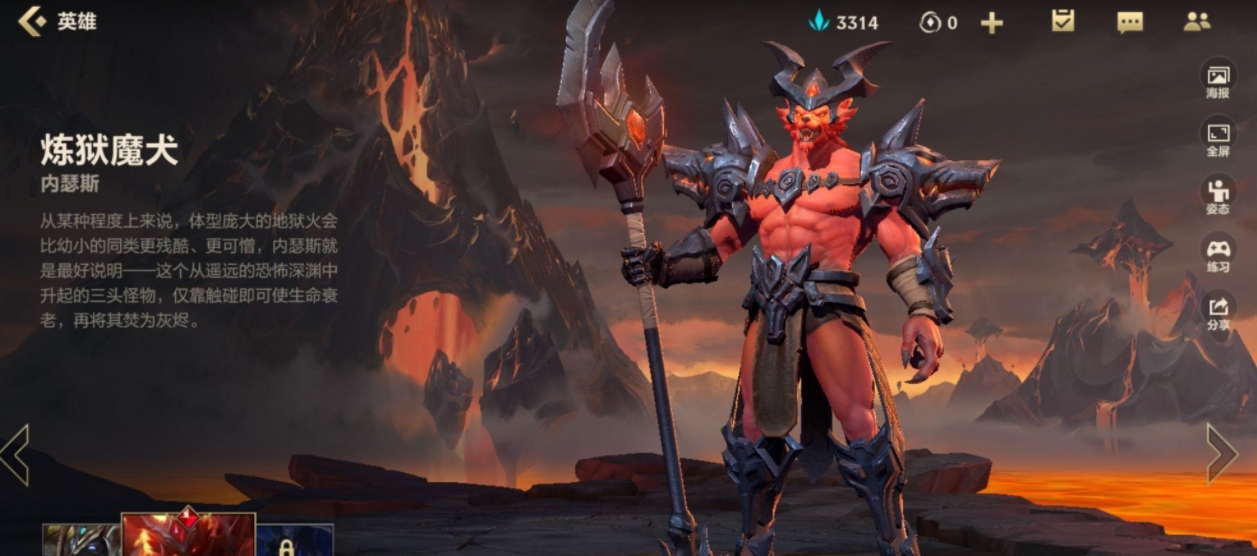Viewport: 1257px width, 556px height.
Task: Tap the 分享 share button
Action: click(x=1217, y=311)
